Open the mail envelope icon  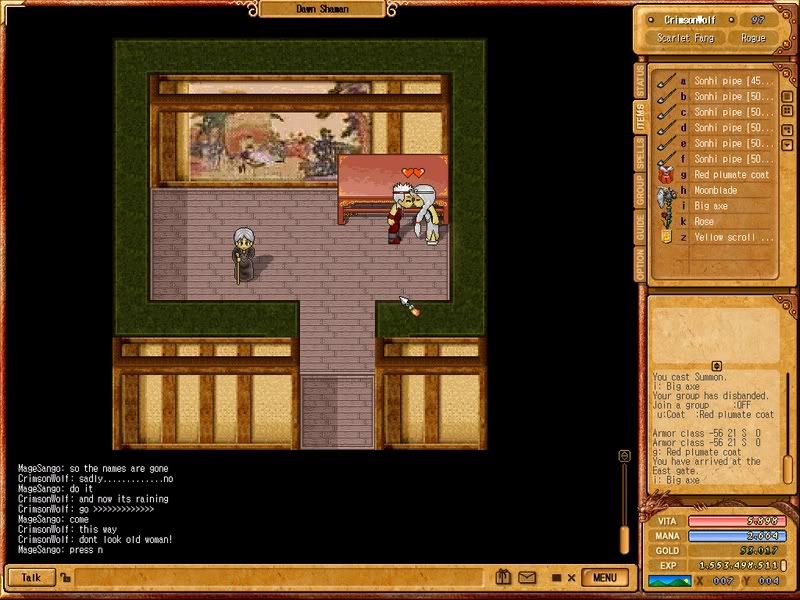click(527, 577)
